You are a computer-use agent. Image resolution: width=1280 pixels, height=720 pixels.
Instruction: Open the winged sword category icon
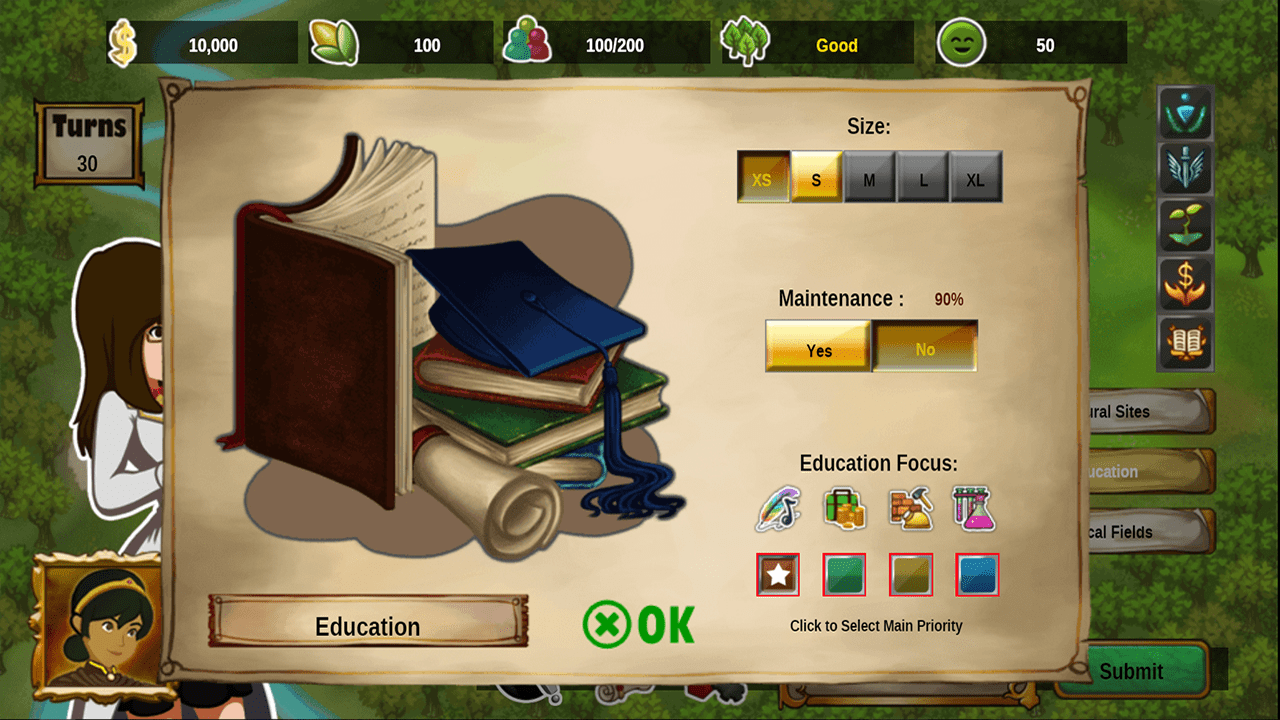pyautogui.click(x=1186, y=170)
